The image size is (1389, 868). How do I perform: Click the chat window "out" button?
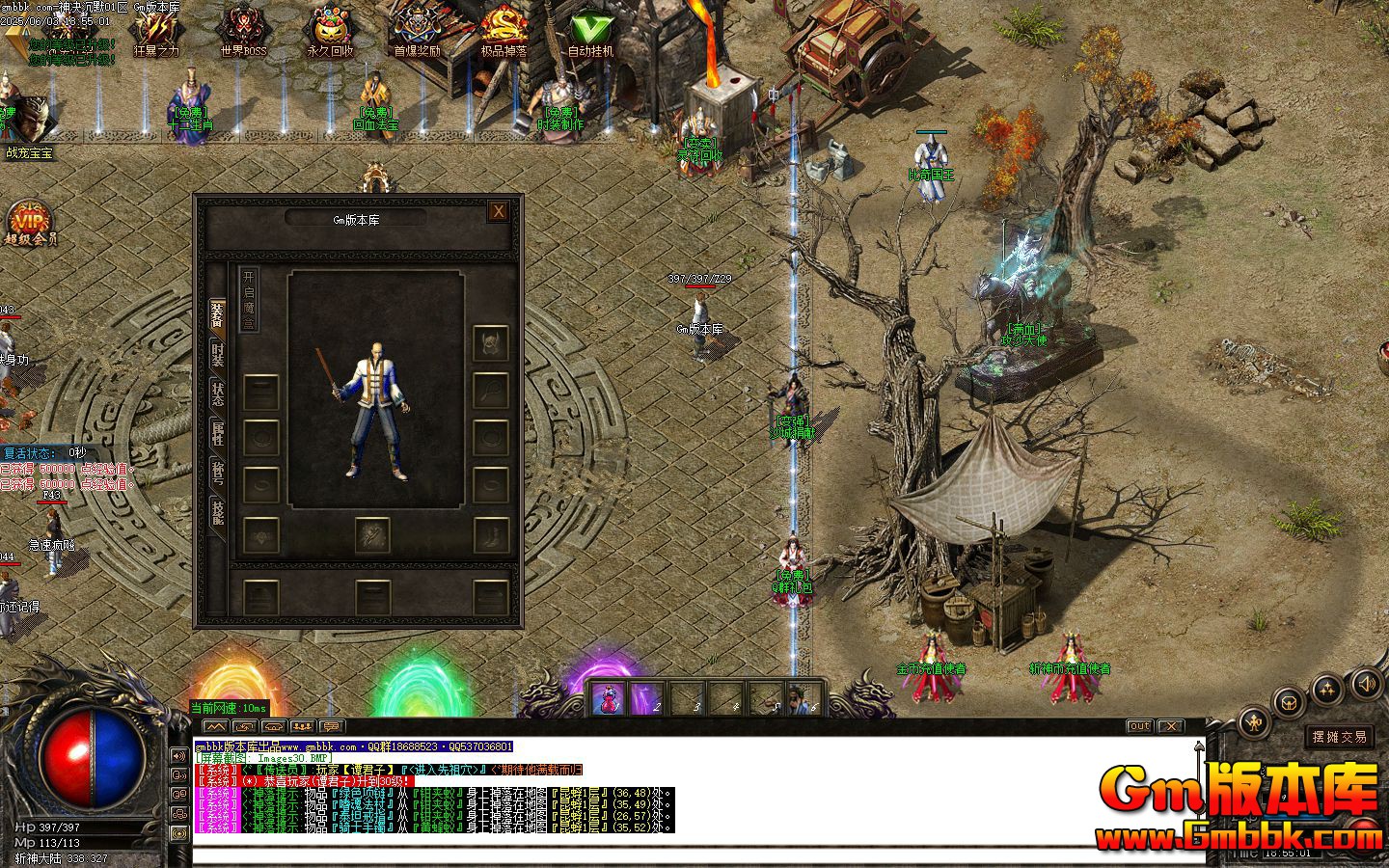[1139, 726]
